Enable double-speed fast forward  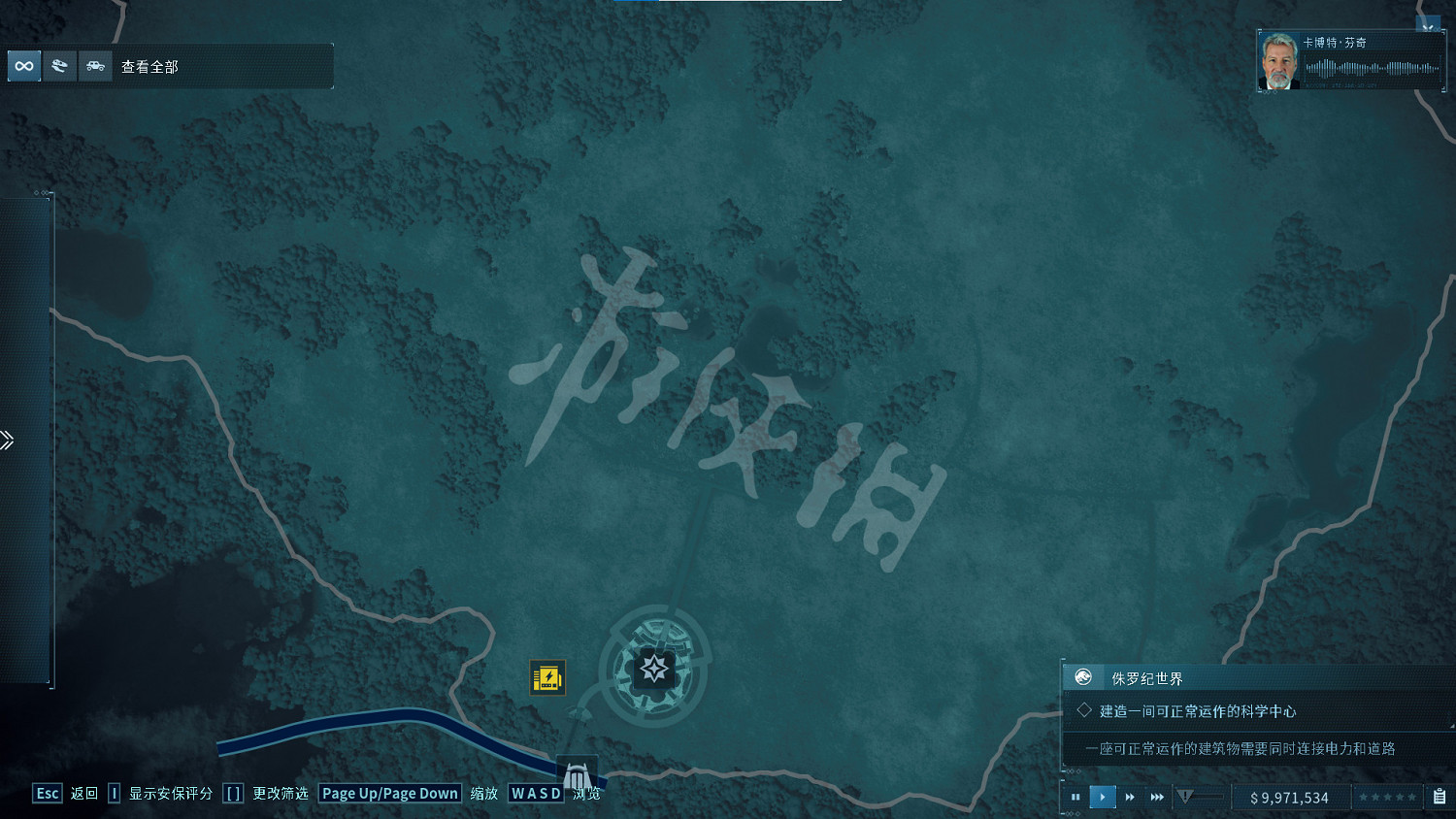point(1130,797)
